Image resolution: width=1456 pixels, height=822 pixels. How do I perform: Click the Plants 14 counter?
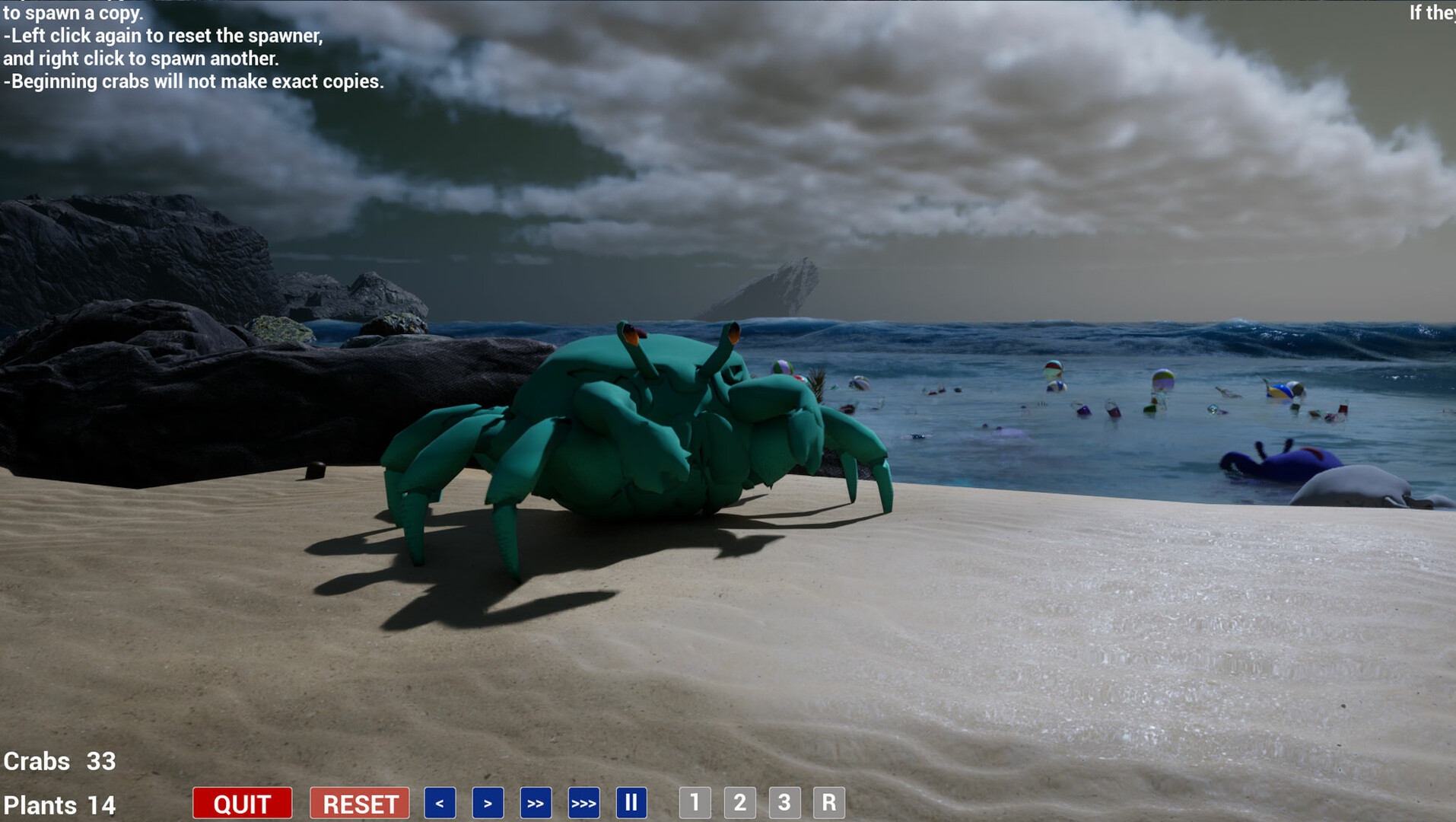[58, 804]
